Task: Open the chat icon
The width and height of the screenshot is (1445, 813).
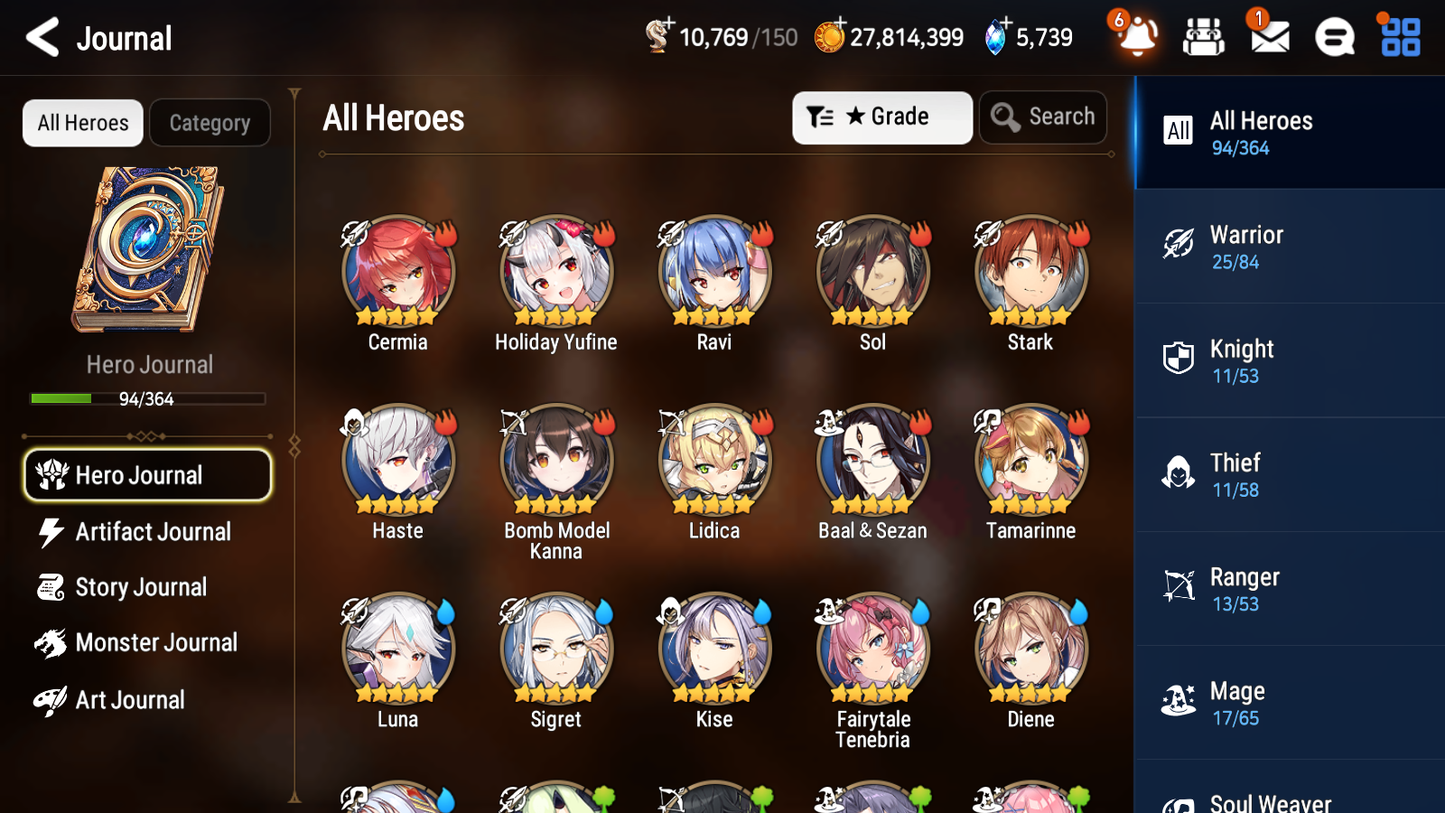Action: tap(1333, 37)
